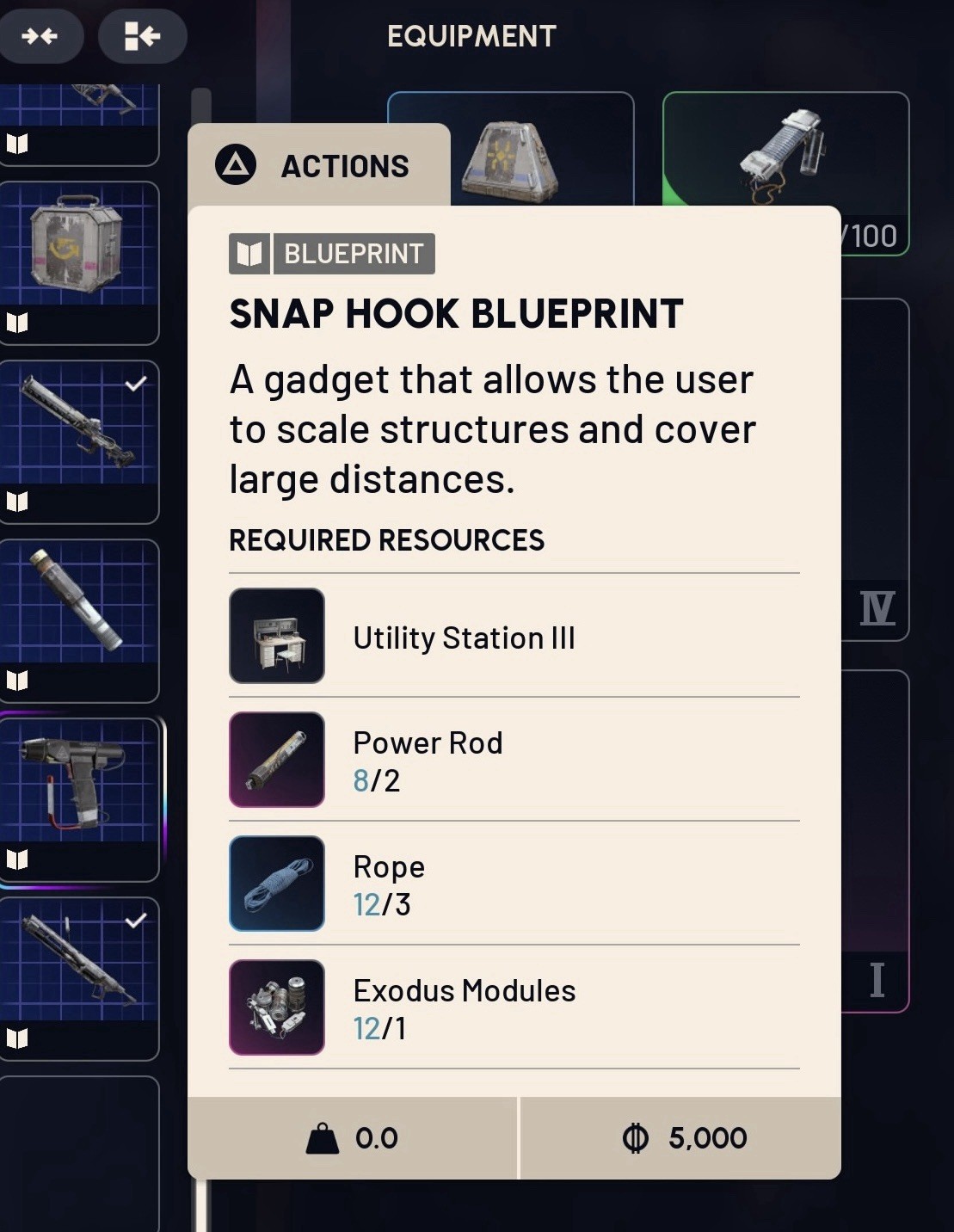Select the green-bordered equipment slot showing /100
954x1232 pixels.
[x=785, y=172]
